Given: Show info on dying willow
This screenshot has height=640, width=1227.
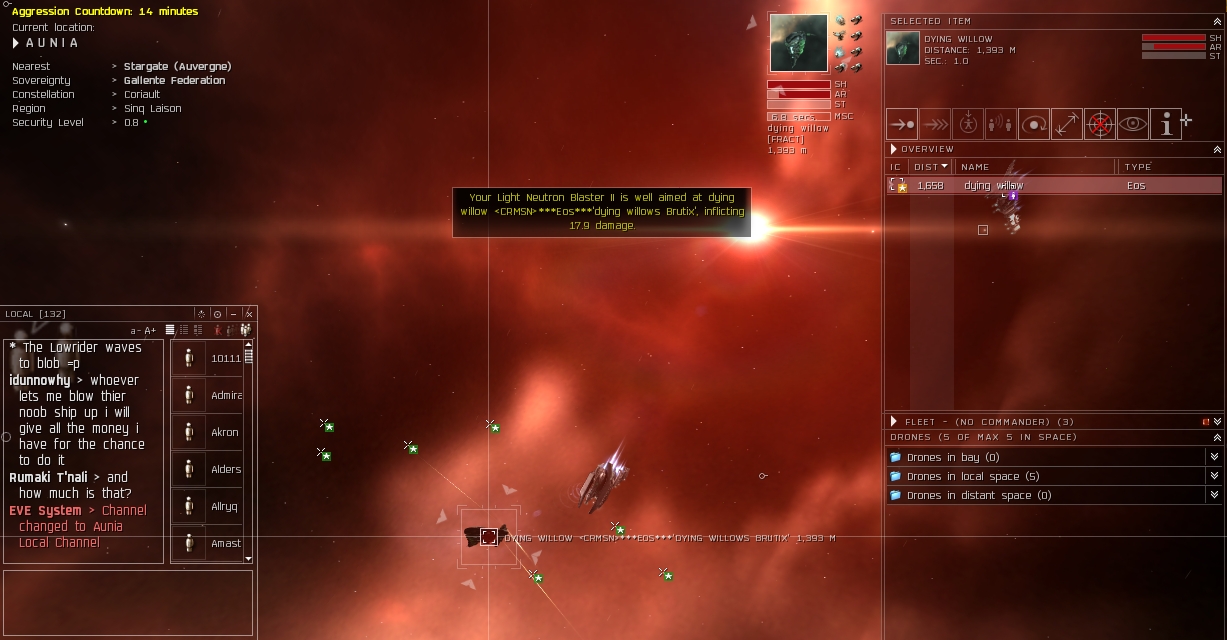Looking at the screenshot, I should pos(1165,125).
